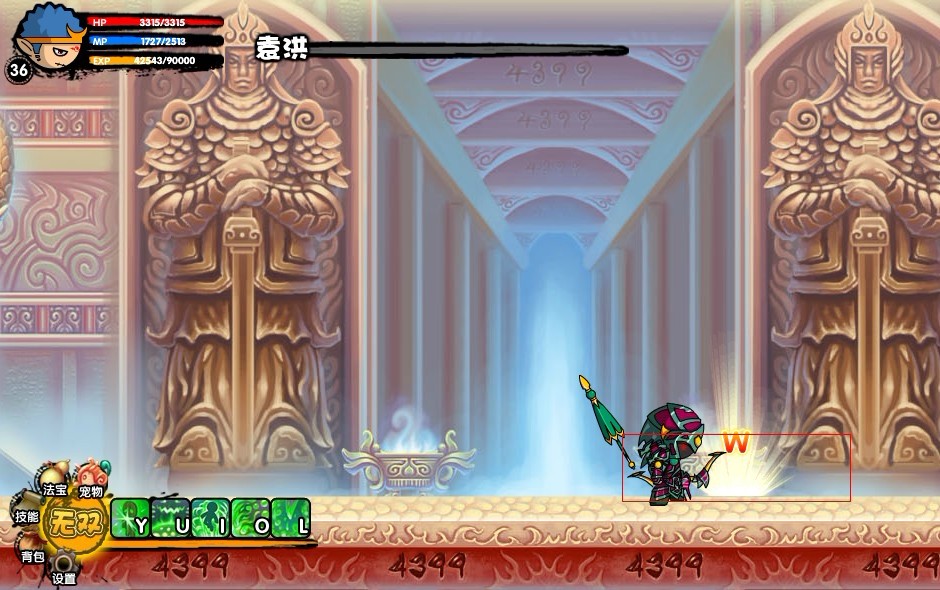Use the green skill labeled L
This screenshot has height=590, width=940.
click(291, 518)
